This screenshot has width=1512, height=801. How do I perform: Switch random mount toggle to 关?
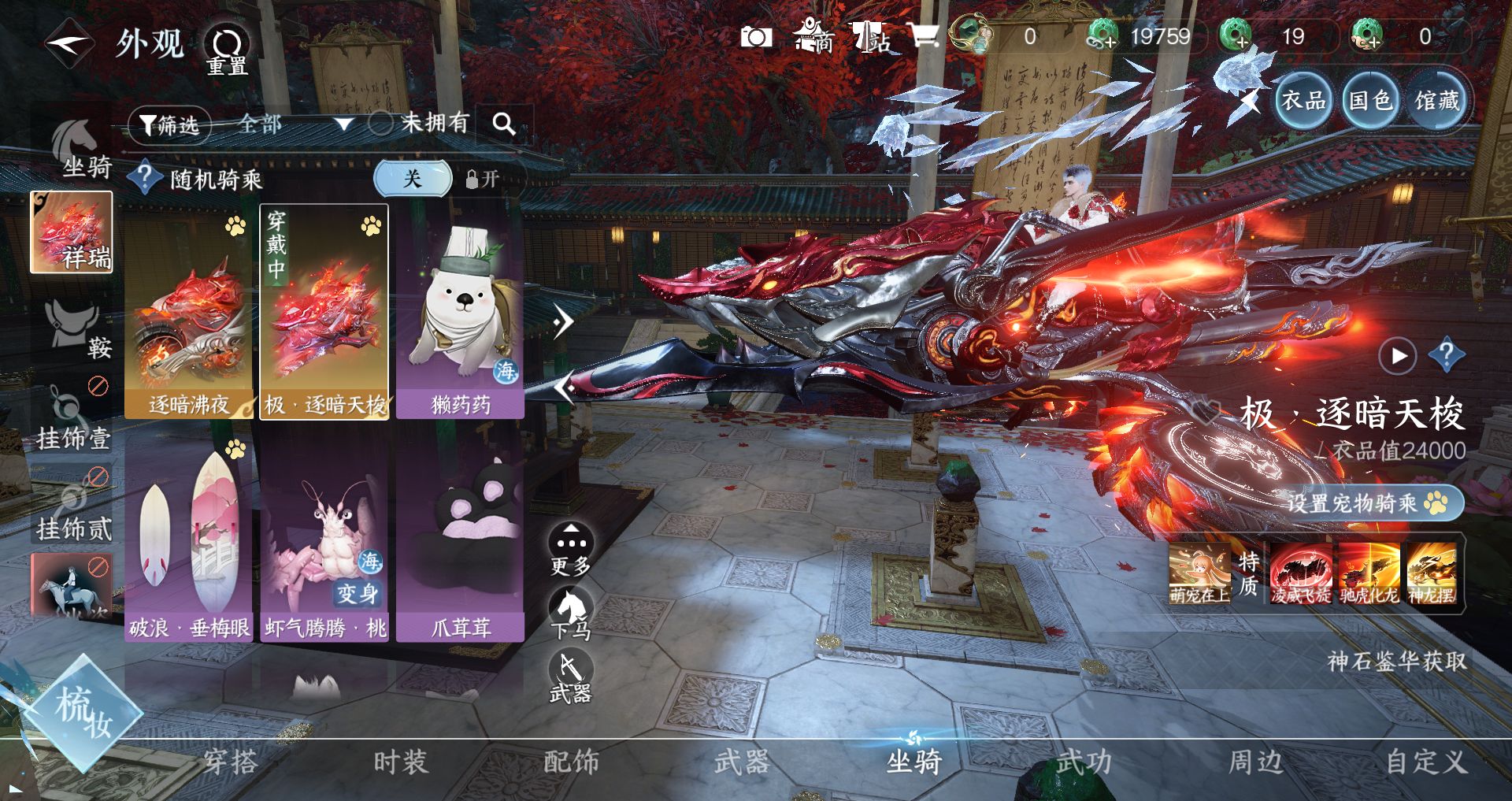(413, 179)
